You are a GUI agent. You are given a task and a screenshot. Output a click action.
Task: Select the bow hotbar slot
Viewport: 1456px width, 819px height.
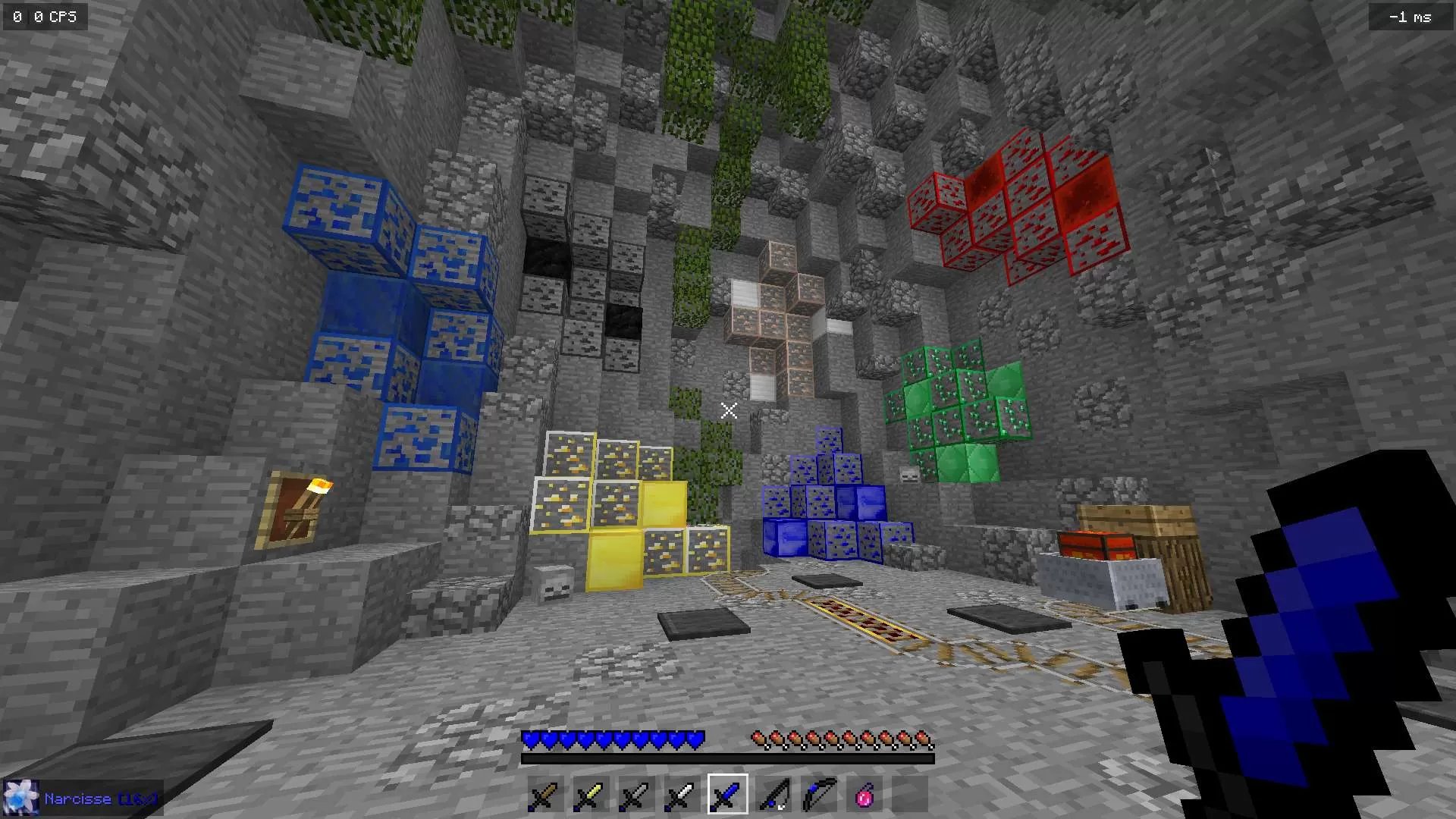(x=819, y=795)
